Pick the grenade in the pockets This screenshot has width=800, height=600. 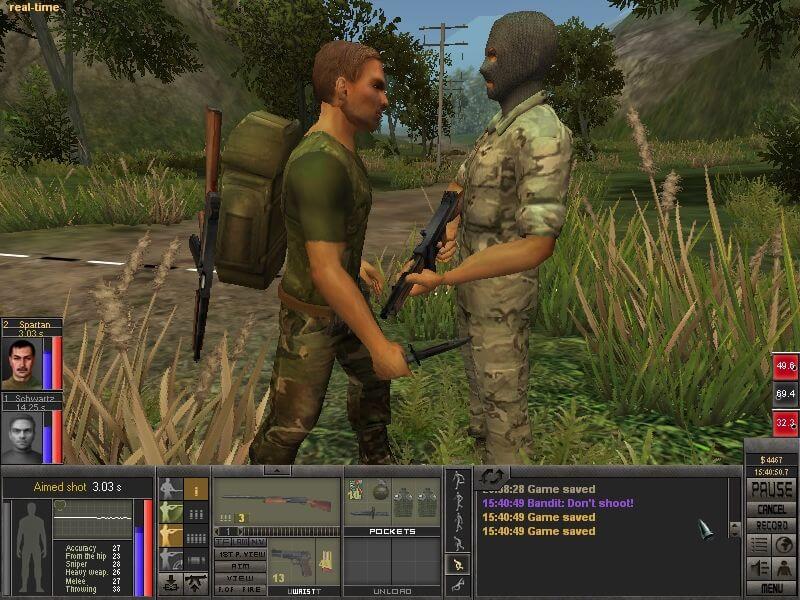380,490
